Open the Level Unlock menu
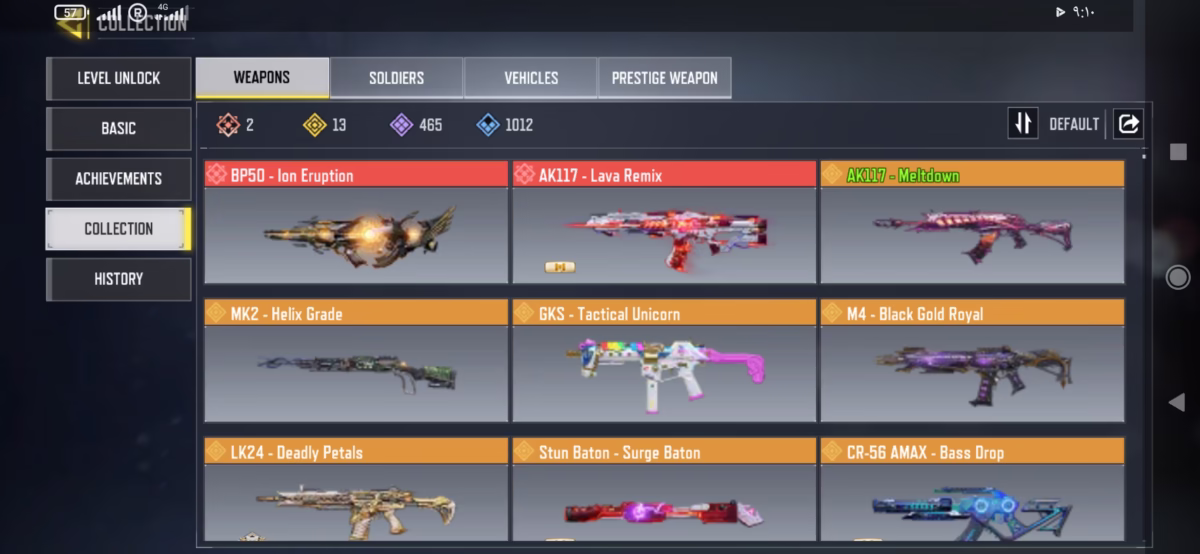 (118, 78)
